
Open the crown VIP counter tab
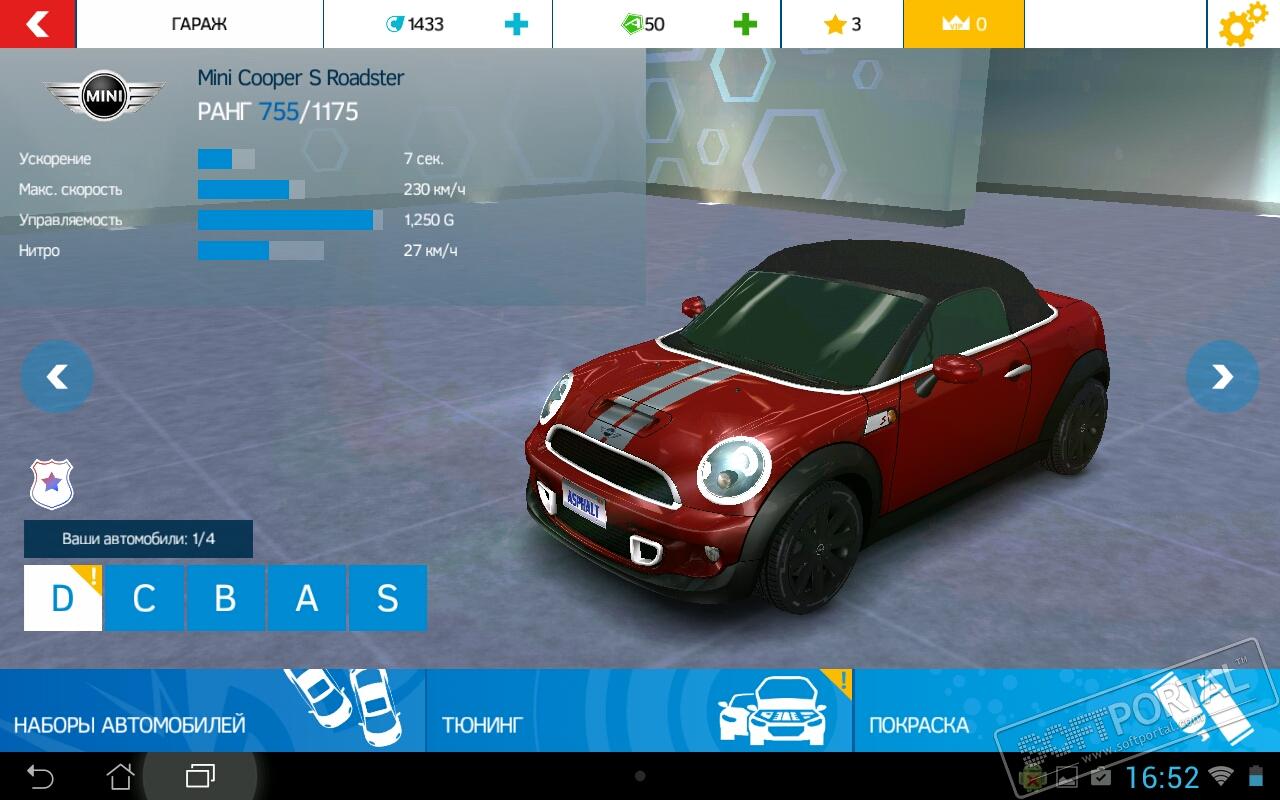[963, 24]
